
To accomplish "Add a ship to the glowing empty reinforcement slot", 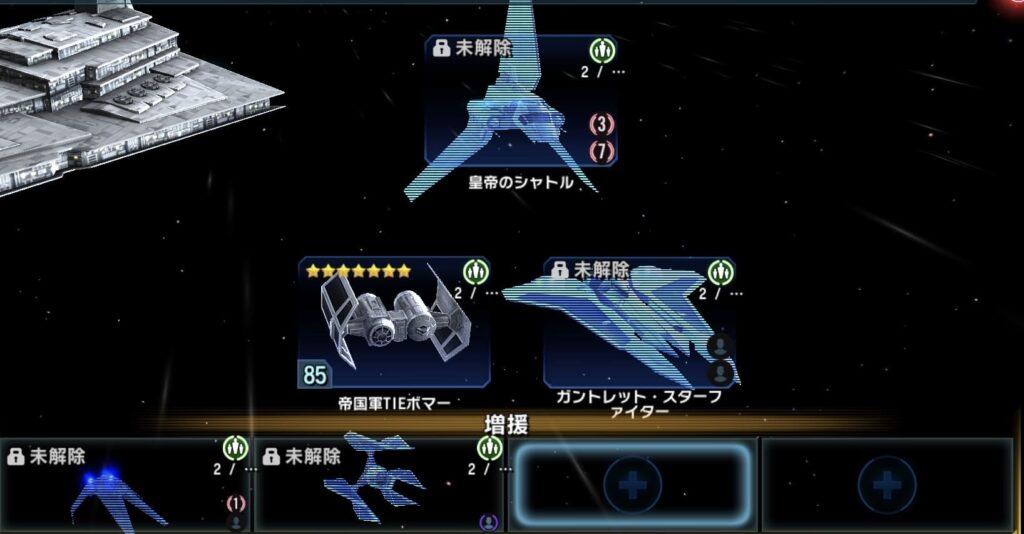I will (x=633, y=486).
